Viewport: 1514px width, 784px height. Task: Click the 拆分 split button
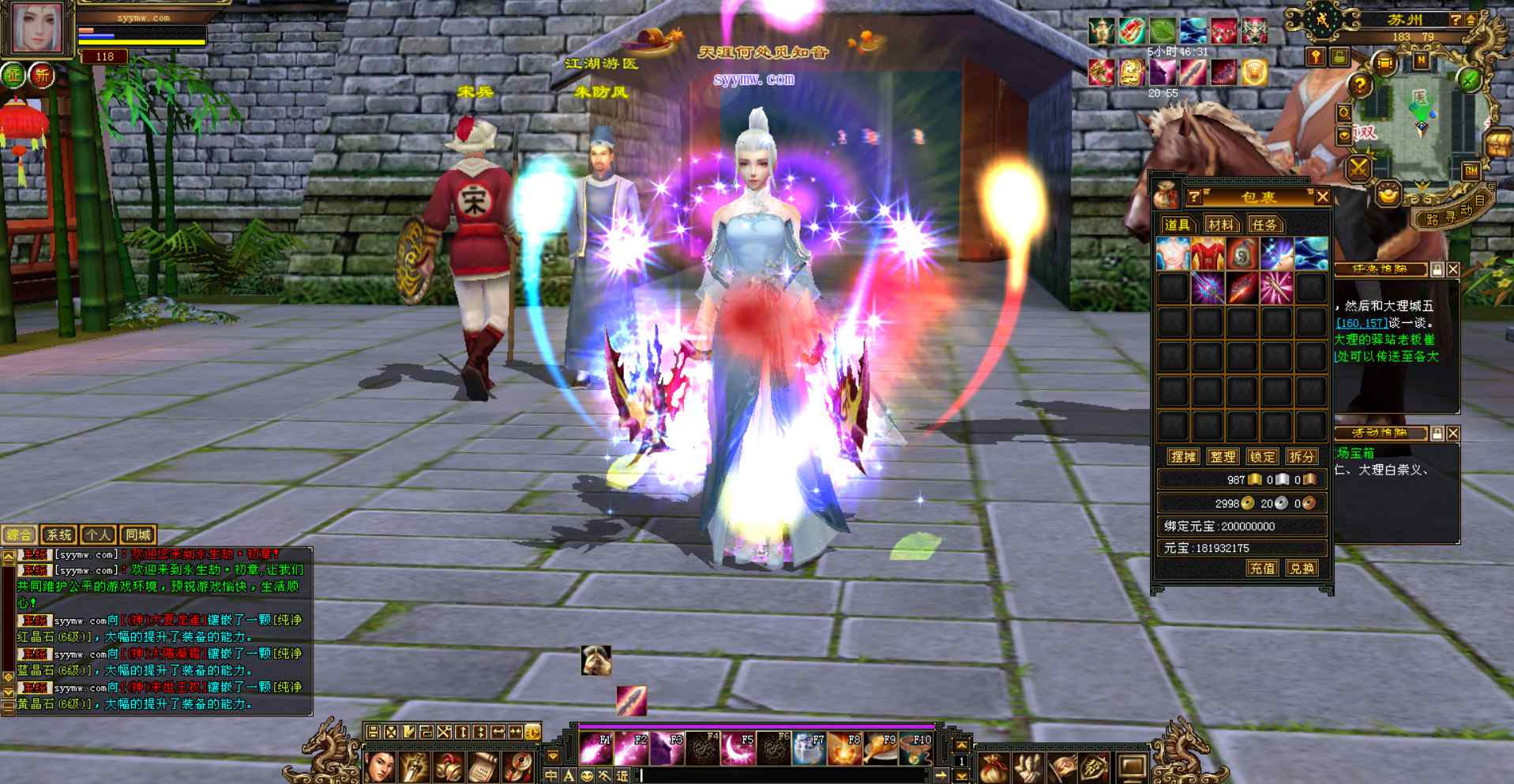[1302, 456]
